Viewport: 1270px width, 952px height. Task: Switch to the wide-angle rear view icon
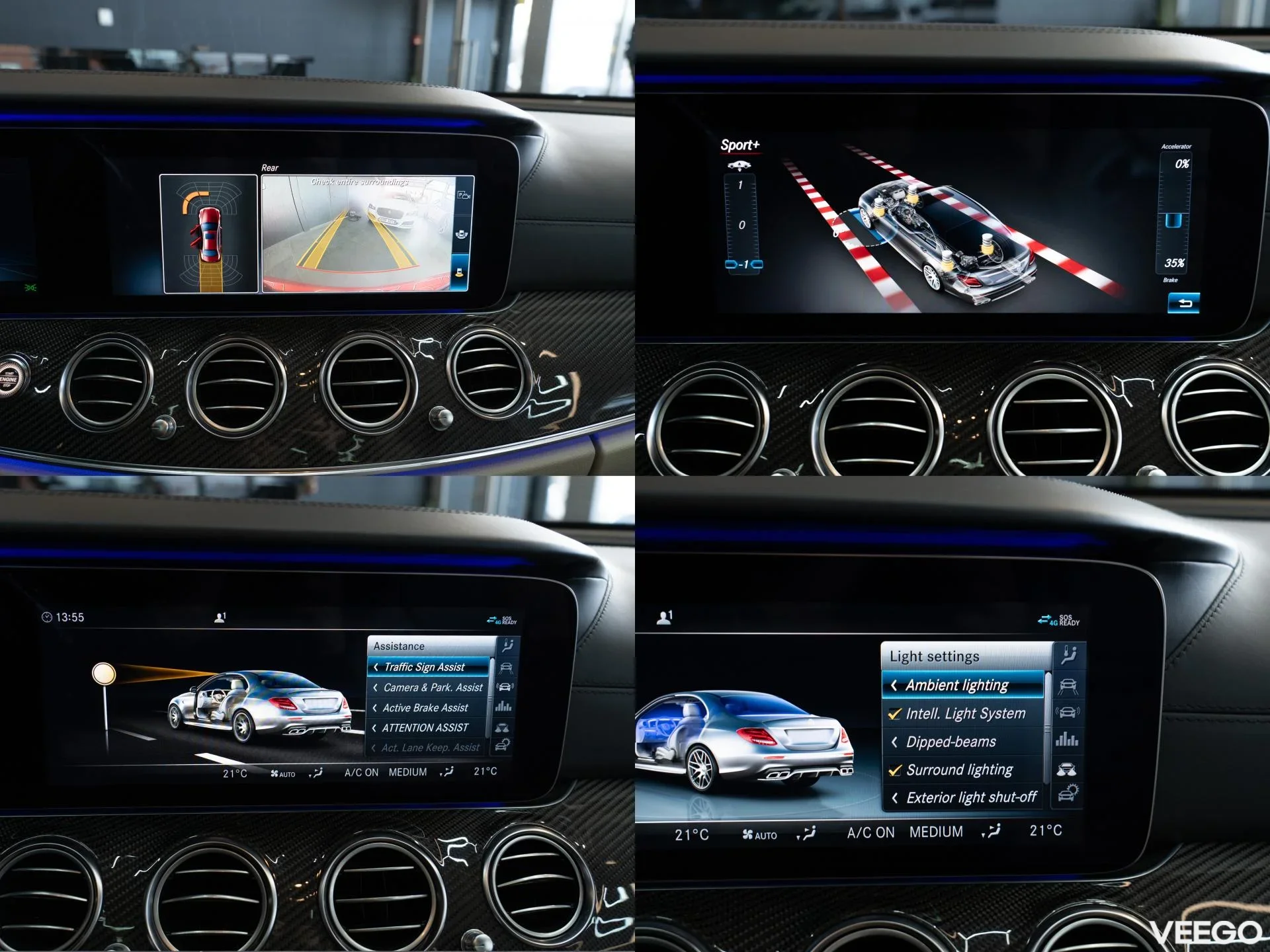[462, 234]
